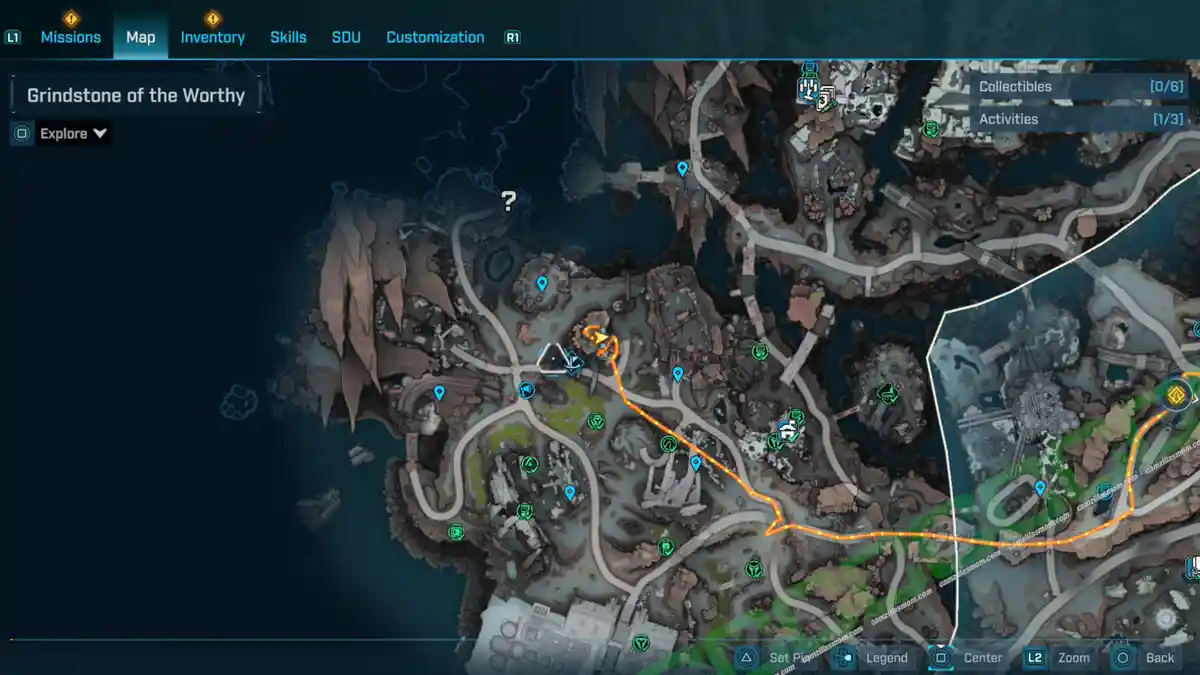Click the white triangle player position marker
Image resolution: width=1200 pixels, height=675 pixels.
(551, 358)
